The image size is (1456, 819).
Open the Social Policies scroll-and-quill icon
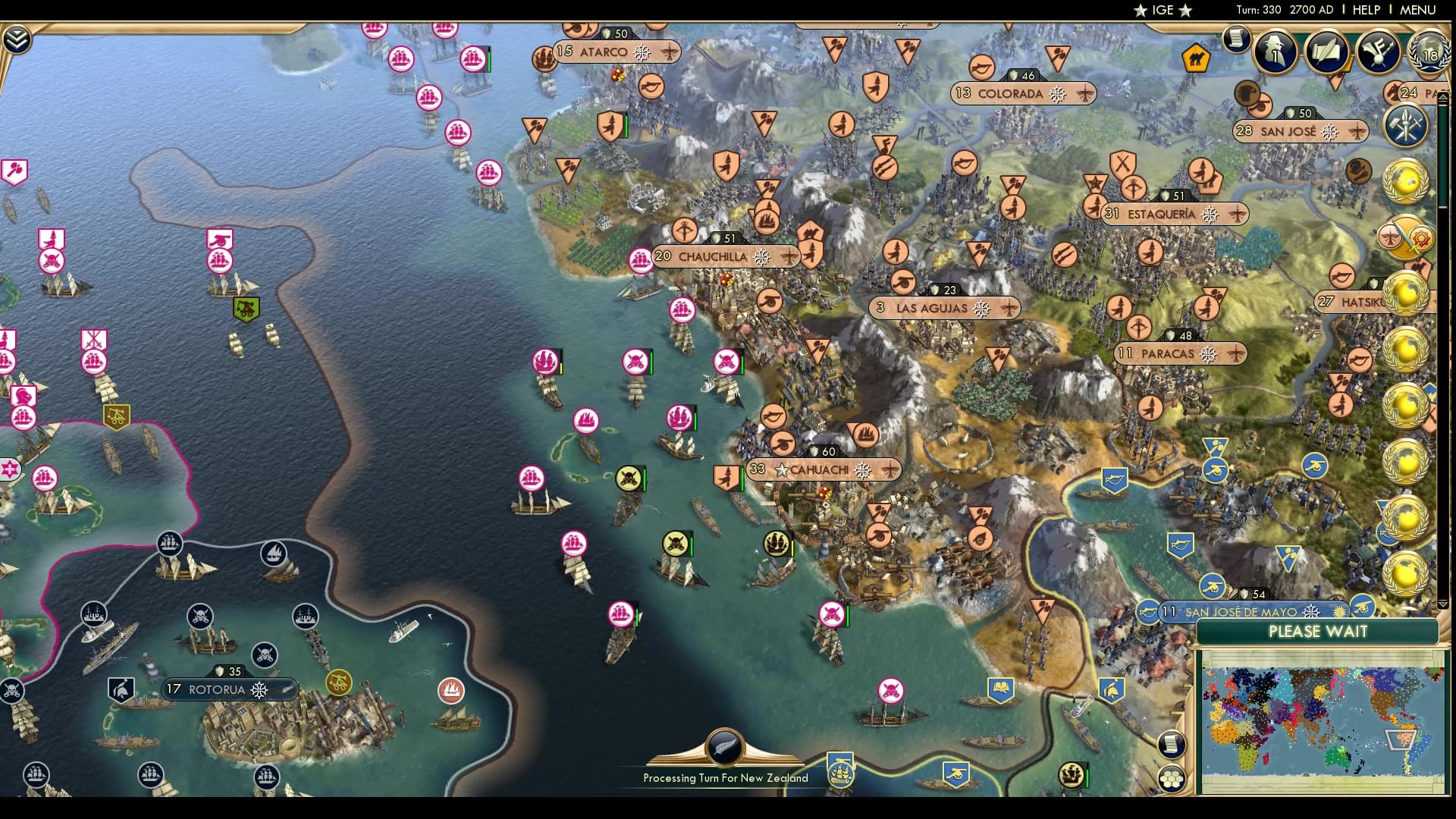(1326, 52)
